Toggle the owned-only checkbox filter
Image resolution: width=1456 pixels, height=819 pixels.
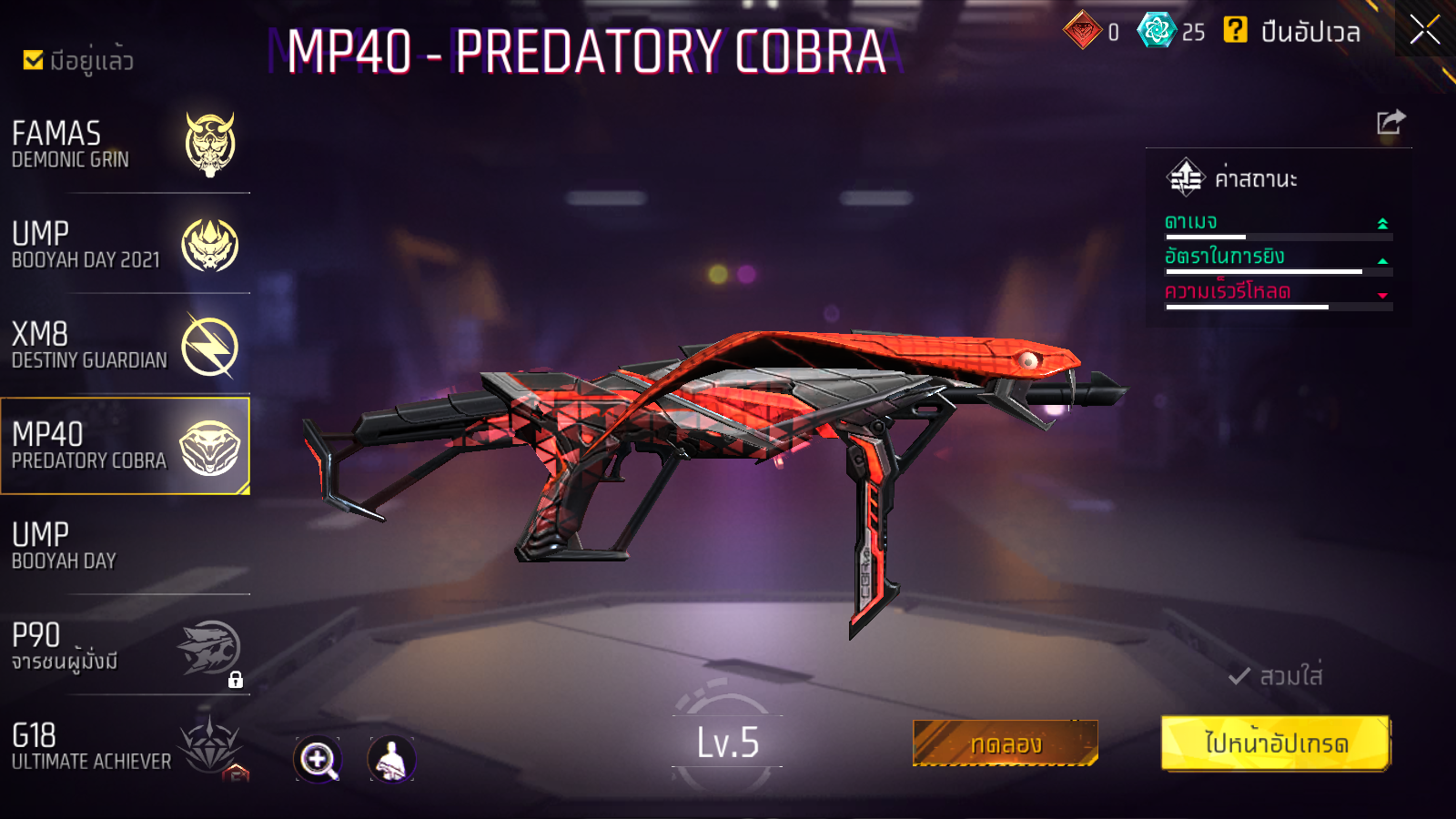pos(34,60)
